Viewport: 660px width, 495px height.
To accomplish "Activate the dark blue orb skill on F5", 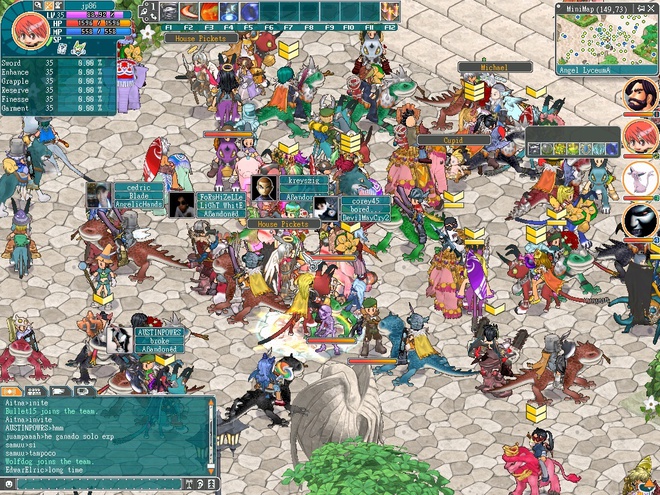I will click(250, 12).
